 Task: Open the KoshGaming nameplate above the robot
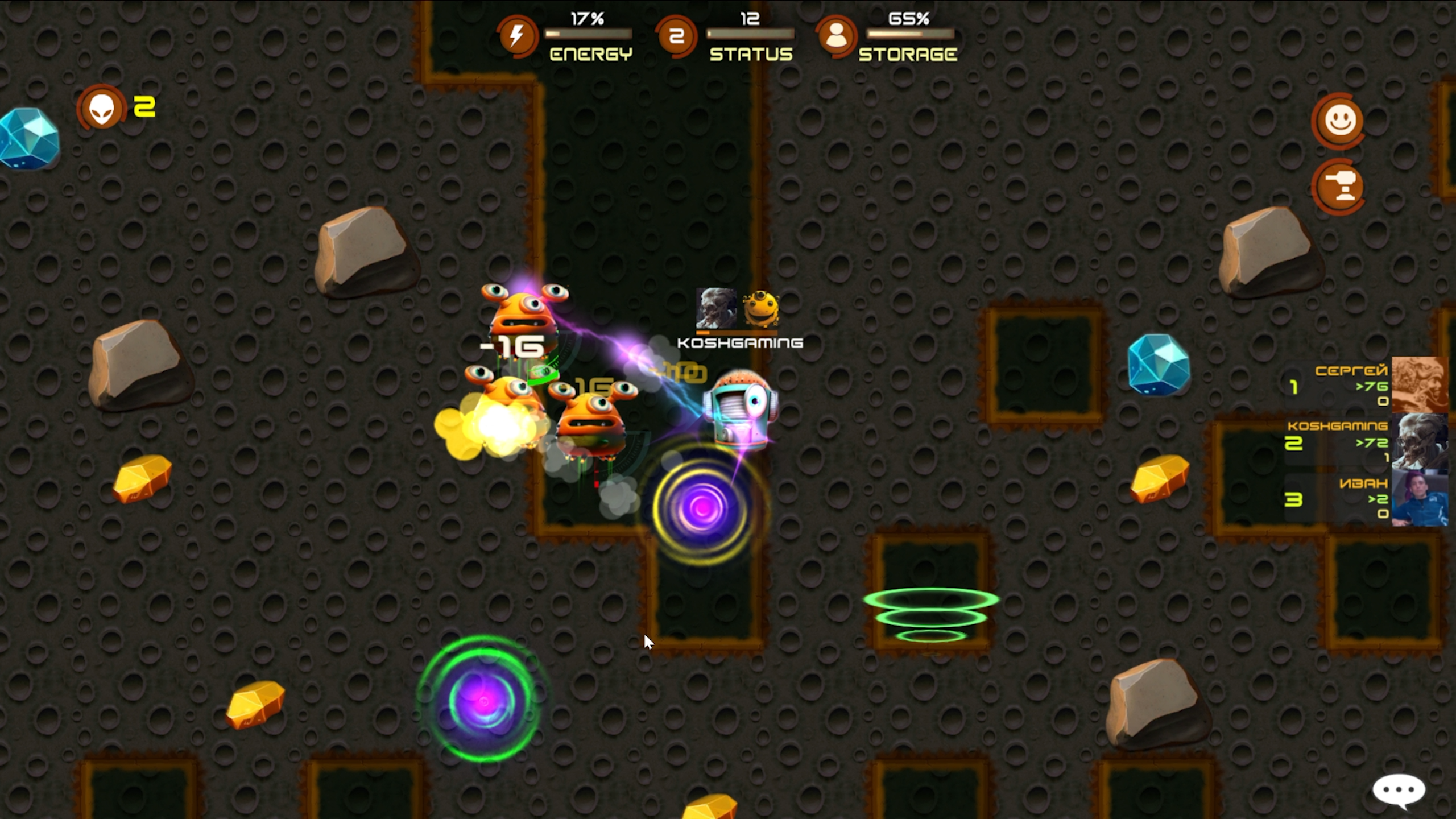coord(741,342)
